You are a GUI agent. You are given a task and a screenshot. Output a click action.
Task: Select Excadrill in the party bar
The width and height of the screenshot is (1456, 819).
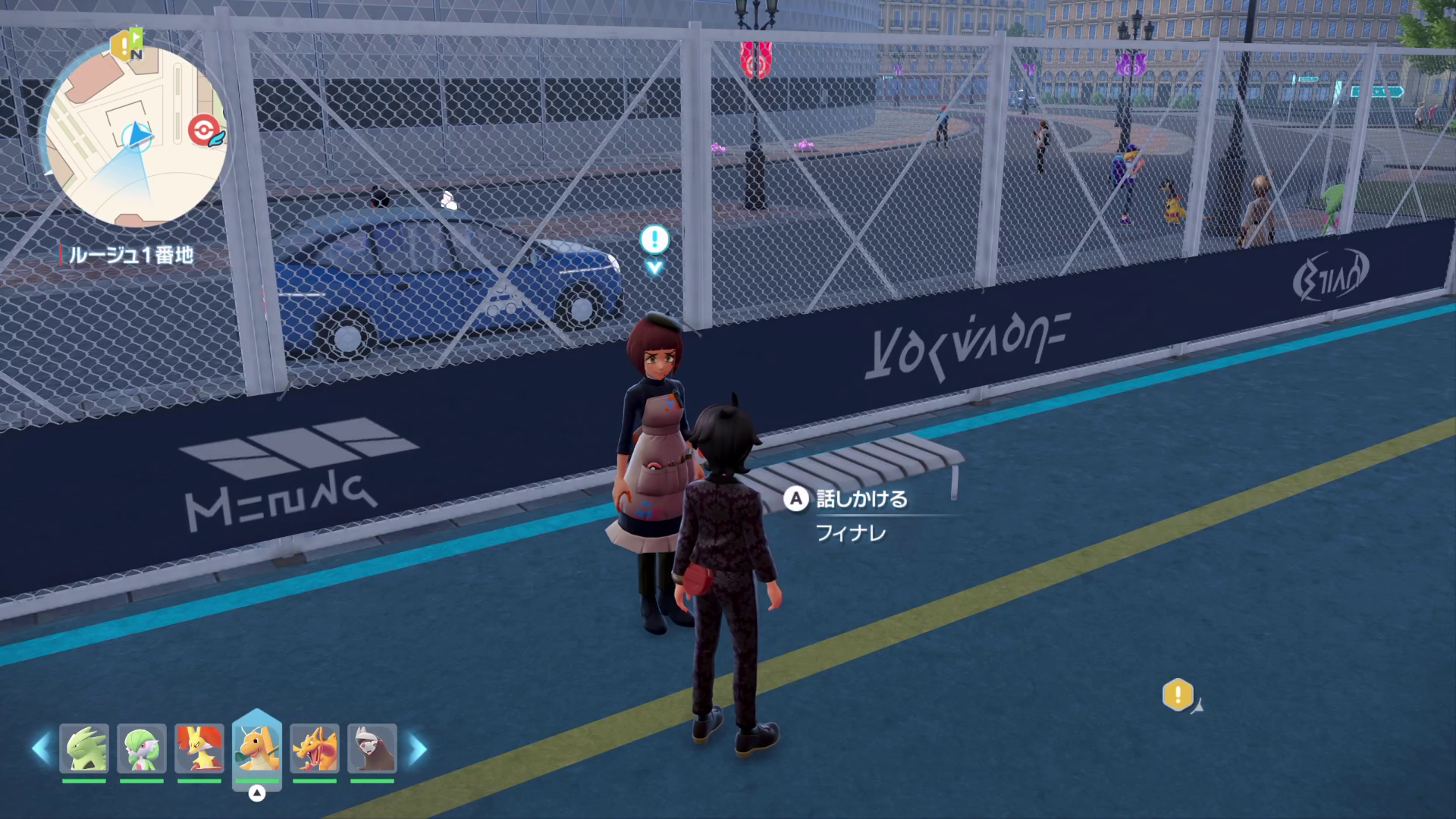click(x=372, y=748)
